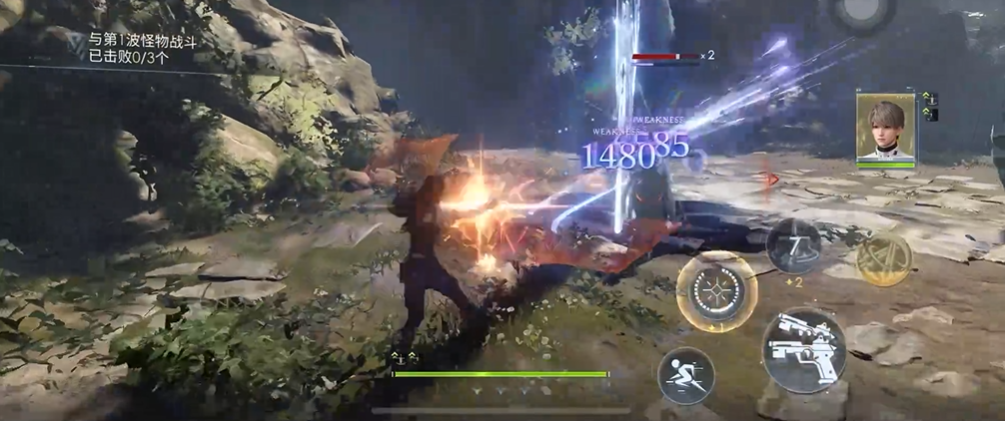The width and height of the screenshot is (1005, 421).
Task: Select the companion character portrait
Action: (x=885, y=128)
